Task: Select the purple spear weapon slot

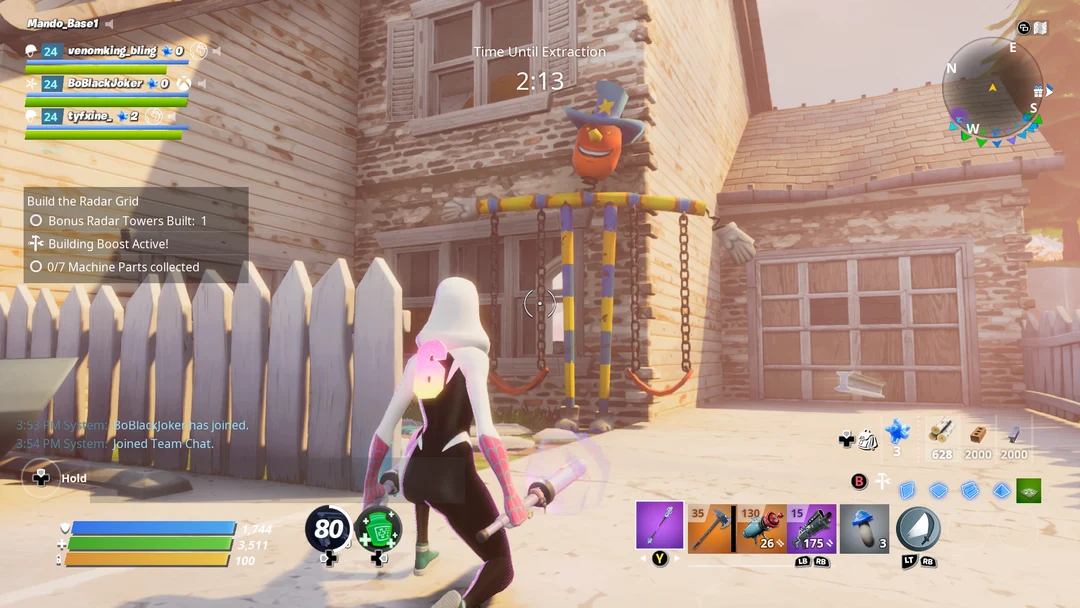Action: click(660, 526)
